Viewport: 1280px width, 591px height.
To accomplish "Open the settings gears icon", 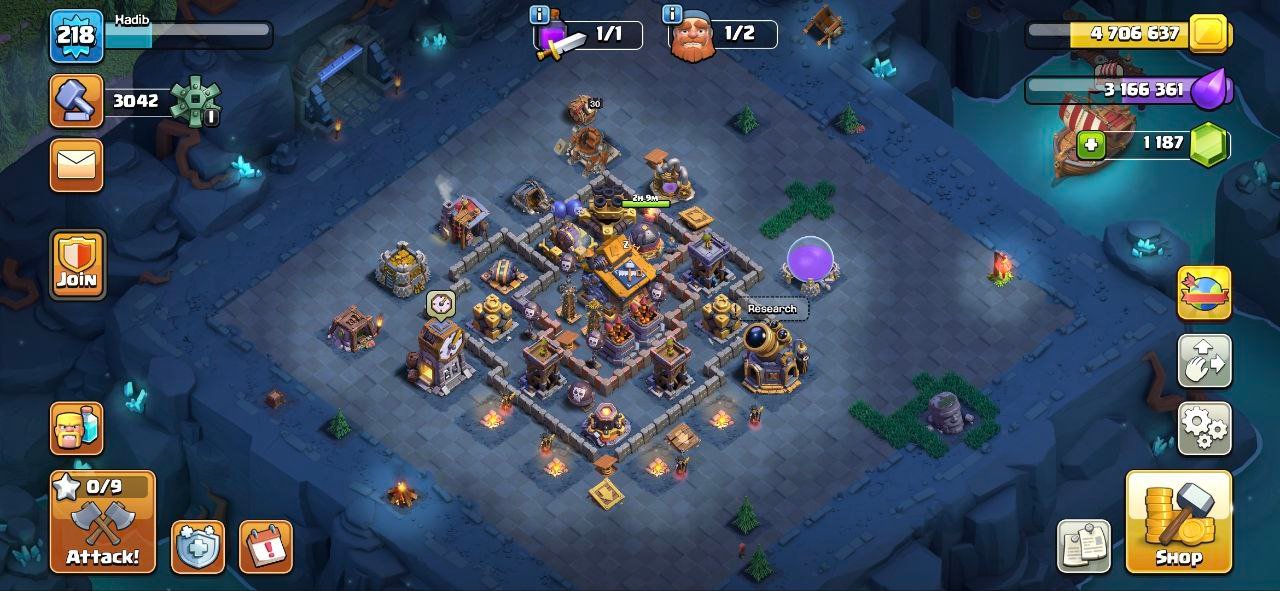I will tap(1204, 428).
